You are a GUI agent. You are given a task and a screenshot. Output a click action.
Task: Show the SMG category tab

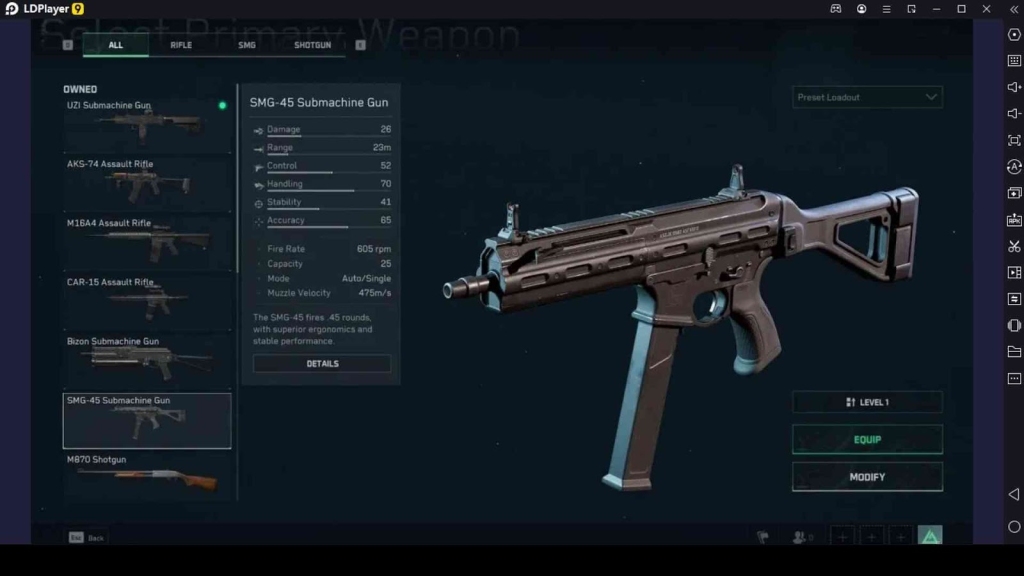click(247, 45)
